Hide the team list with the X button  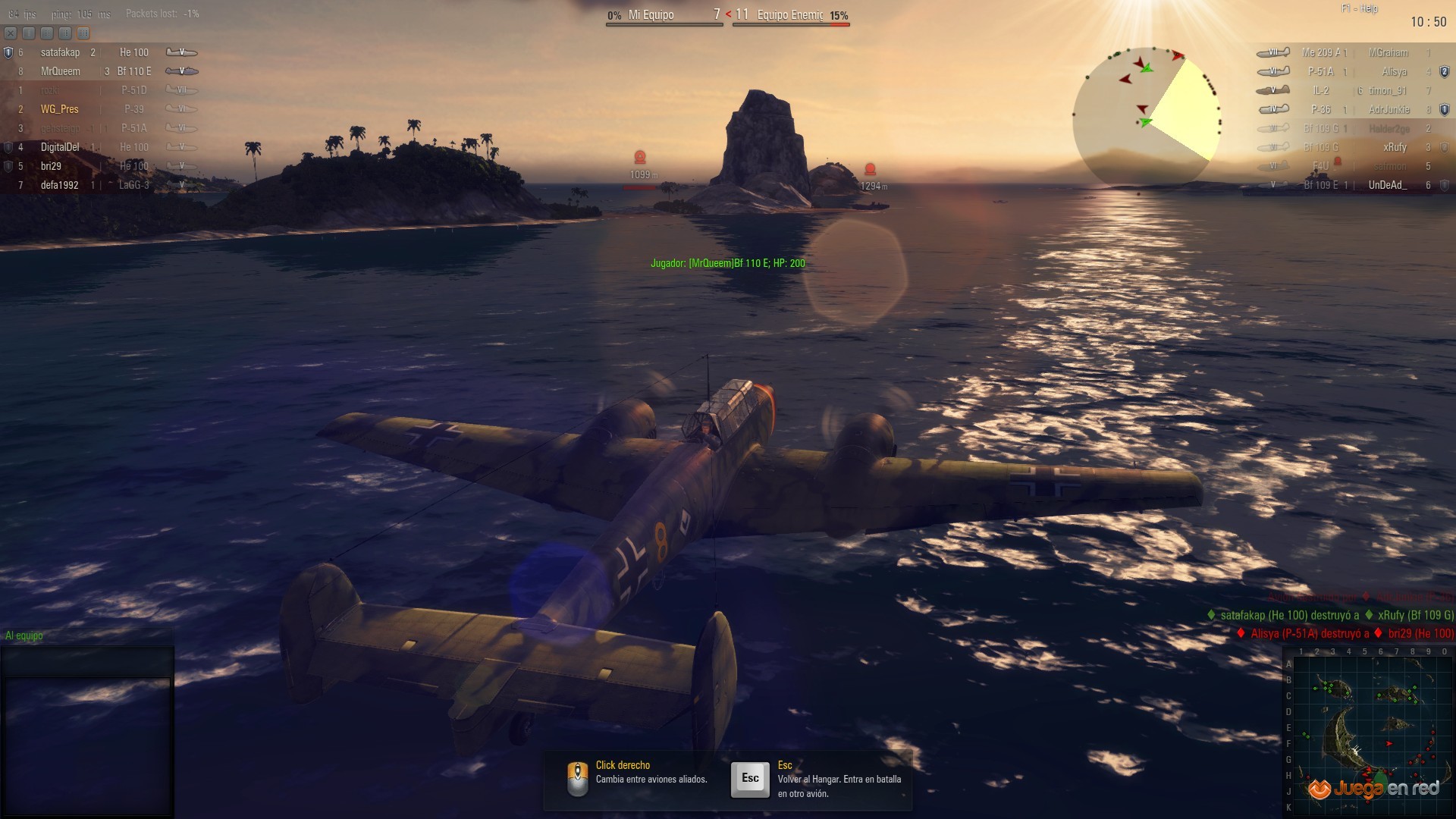click(11, 33)
